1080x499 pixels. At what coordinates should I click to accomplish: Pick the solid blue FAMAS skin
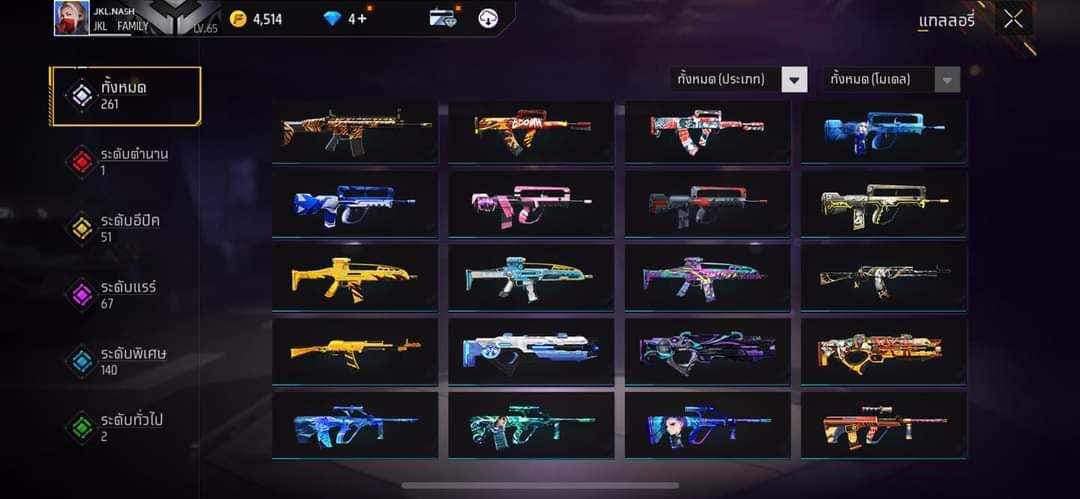point(884,131)
